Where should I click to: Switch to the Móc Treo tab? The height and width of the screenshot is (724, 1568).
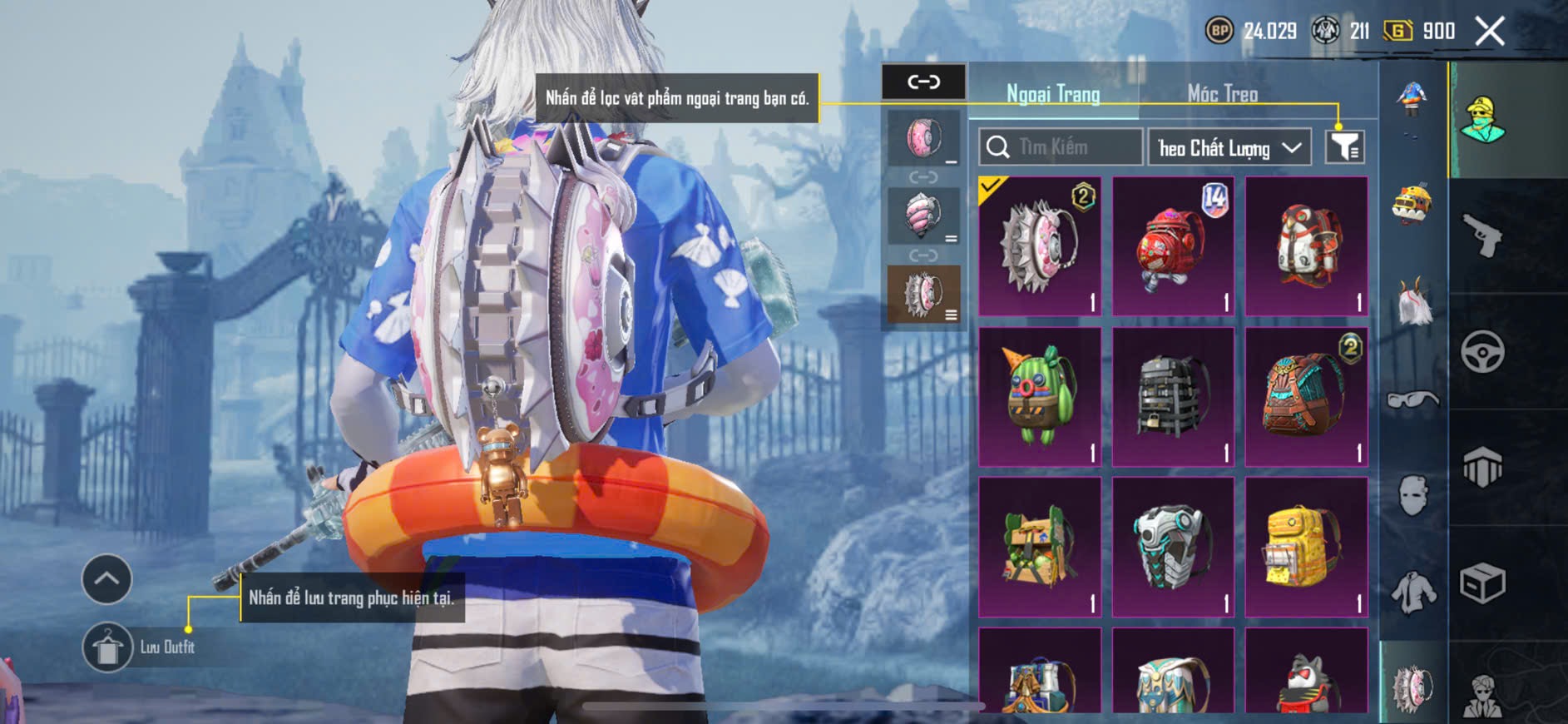(x=1222, y=94)
